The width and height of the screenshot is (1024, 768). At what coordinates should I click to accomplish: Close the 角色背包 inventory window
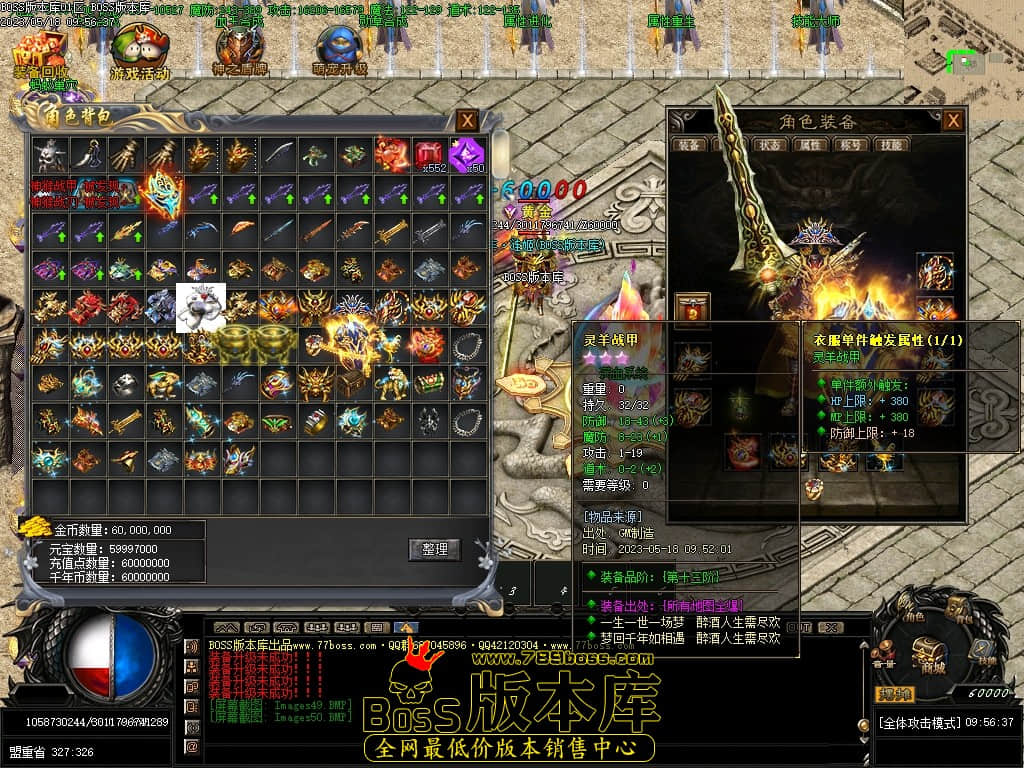pos(467,121)
